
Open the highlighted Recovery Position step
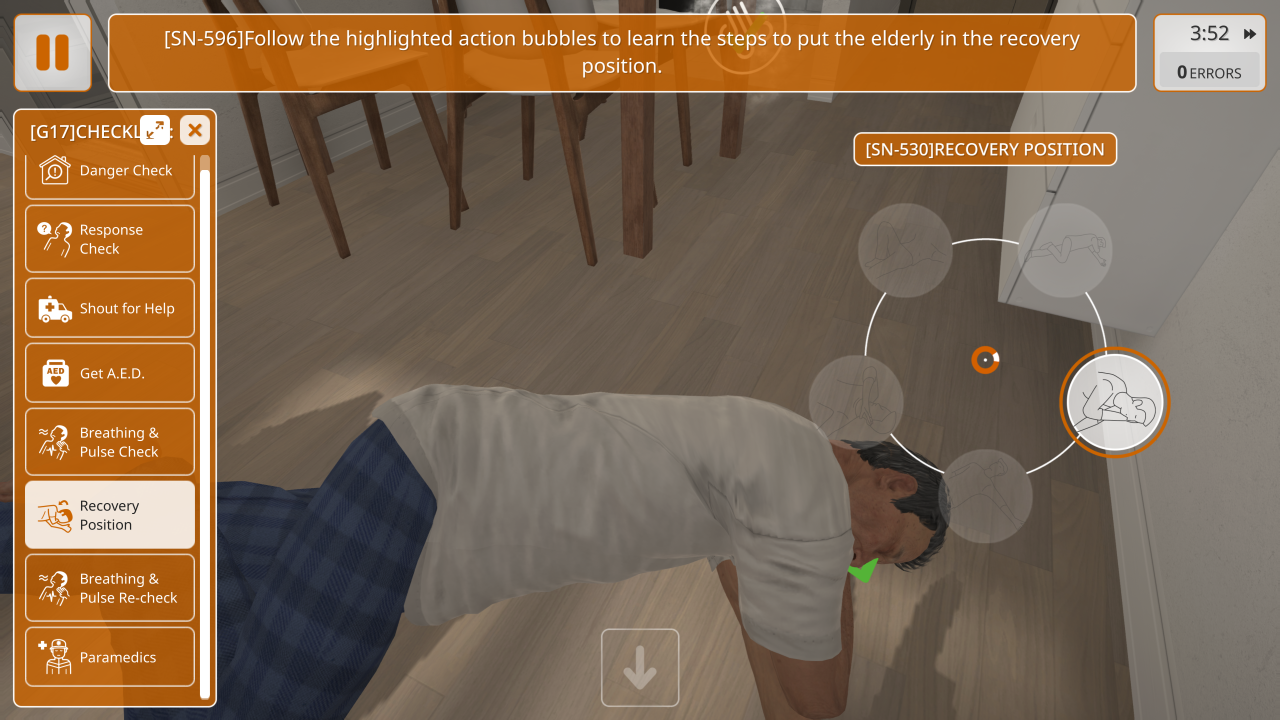click(x=110, y=515)
